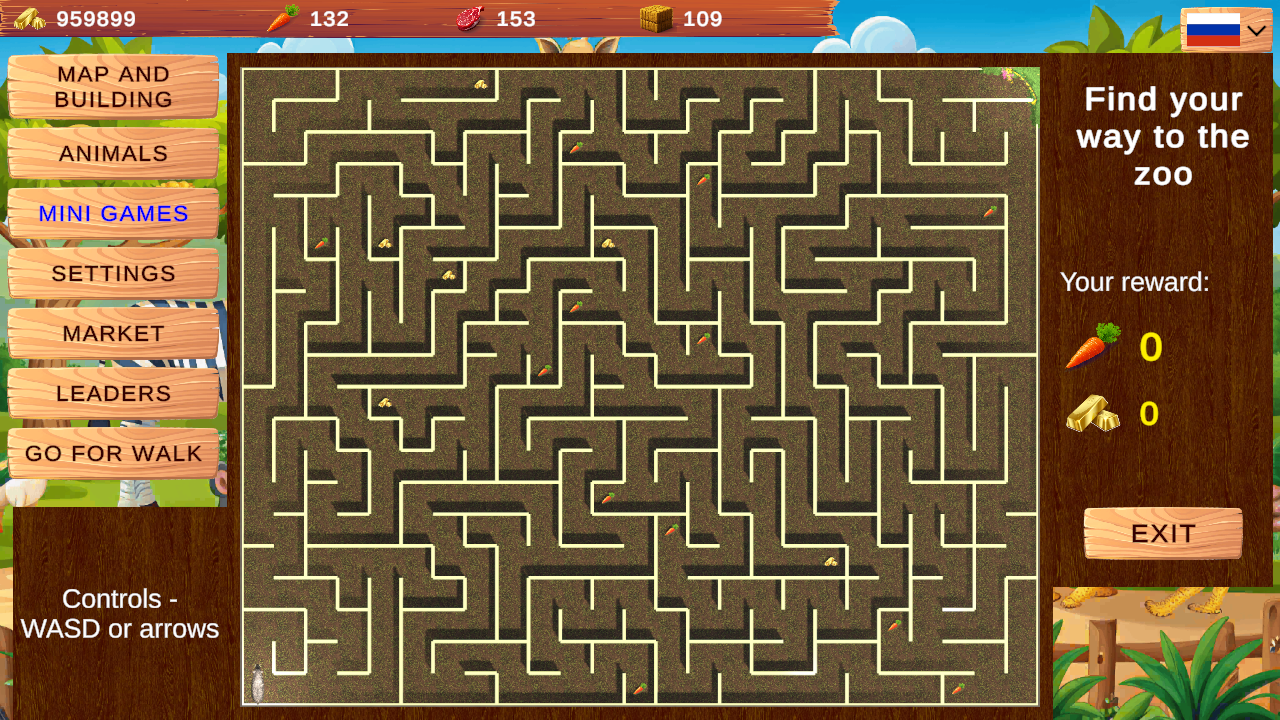Select the animal character at the maze start
1280x720 pixels.
pos(258,681)
